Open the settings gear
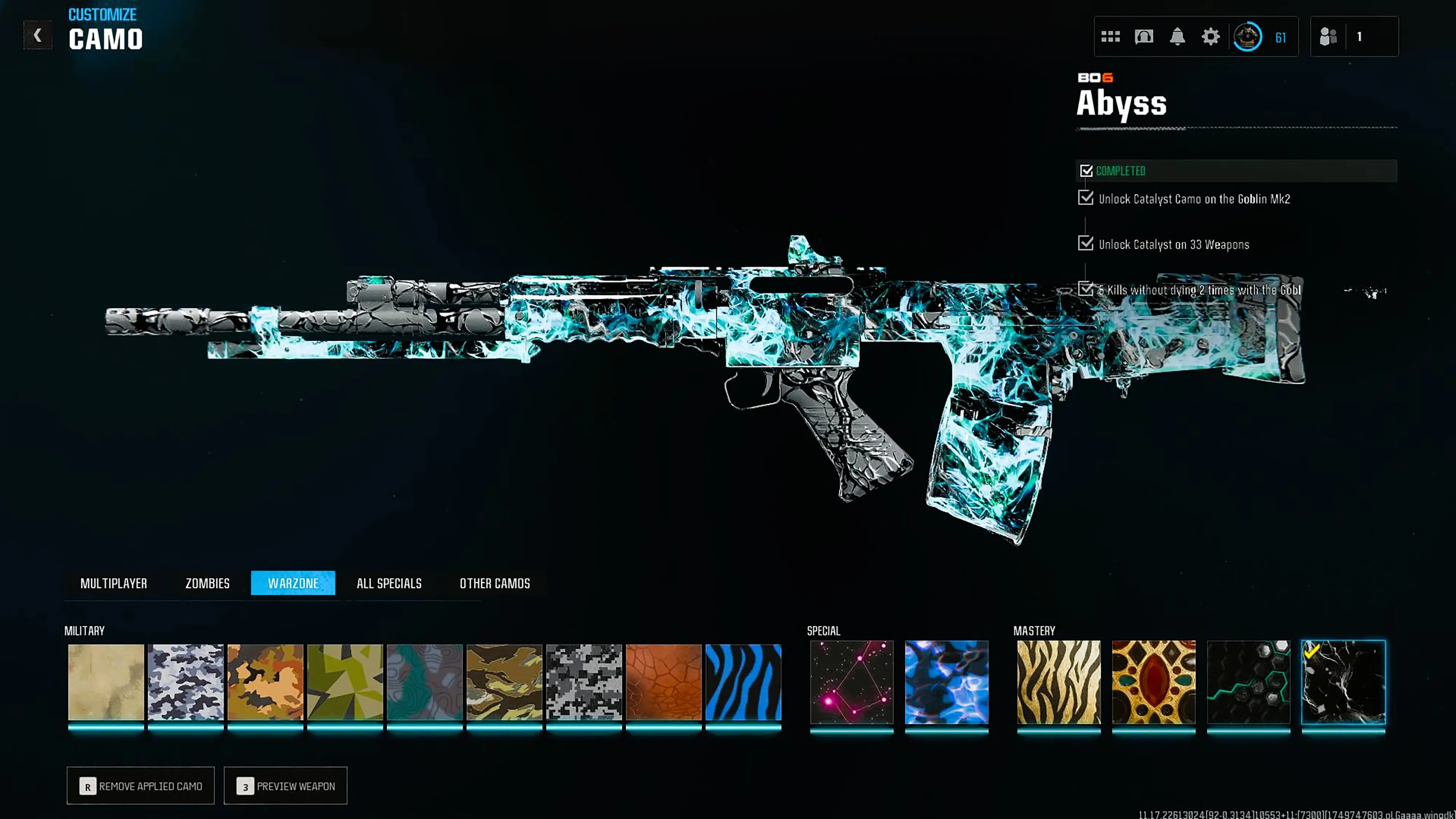This screenshot has height=819, width=1456. (1211, 37)
